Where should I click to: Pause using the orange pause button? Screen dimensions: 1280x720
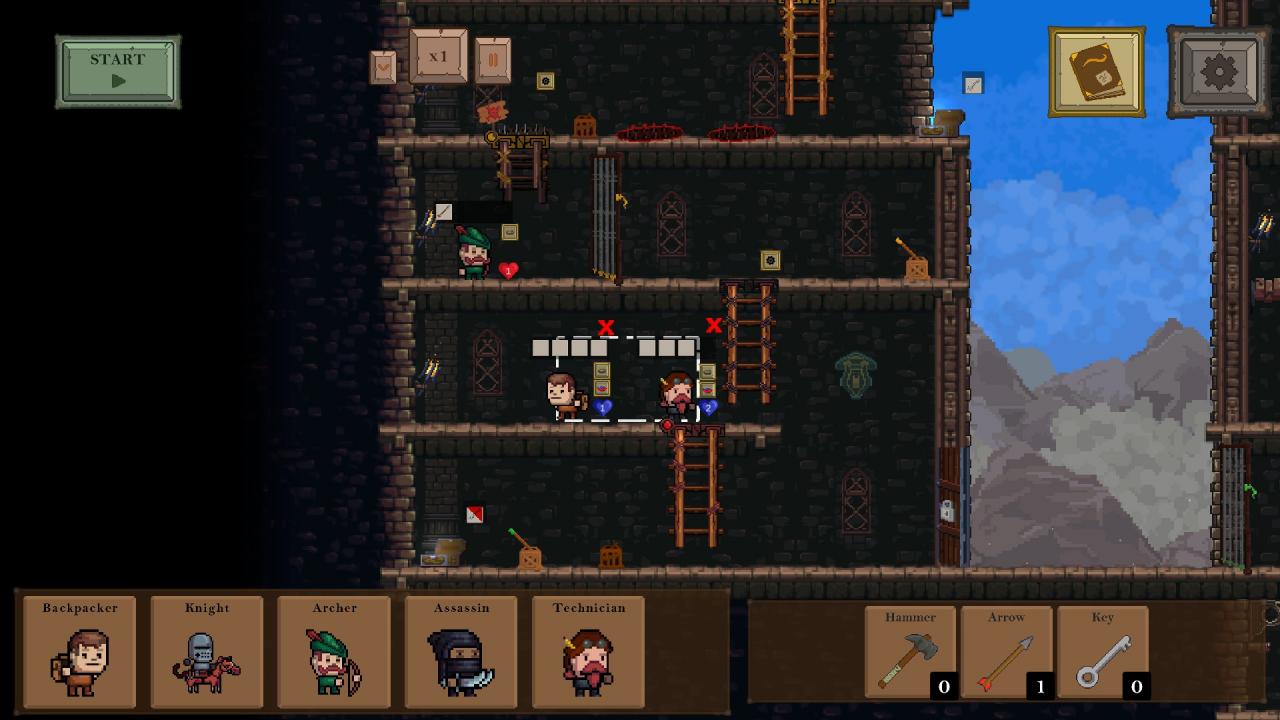pyautogui.click(x=492, y=60)
